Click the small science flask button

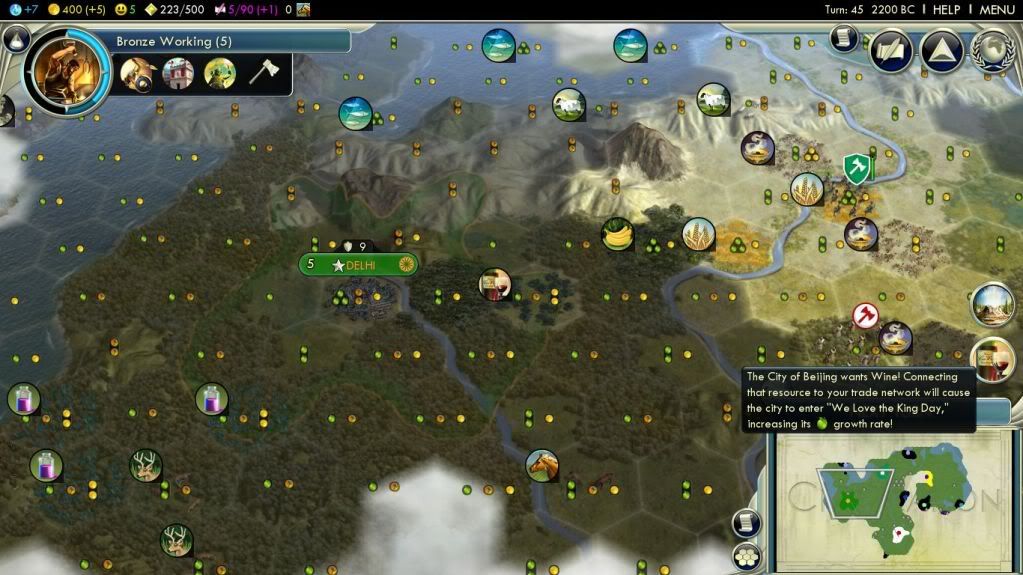[x=15, y=40]
